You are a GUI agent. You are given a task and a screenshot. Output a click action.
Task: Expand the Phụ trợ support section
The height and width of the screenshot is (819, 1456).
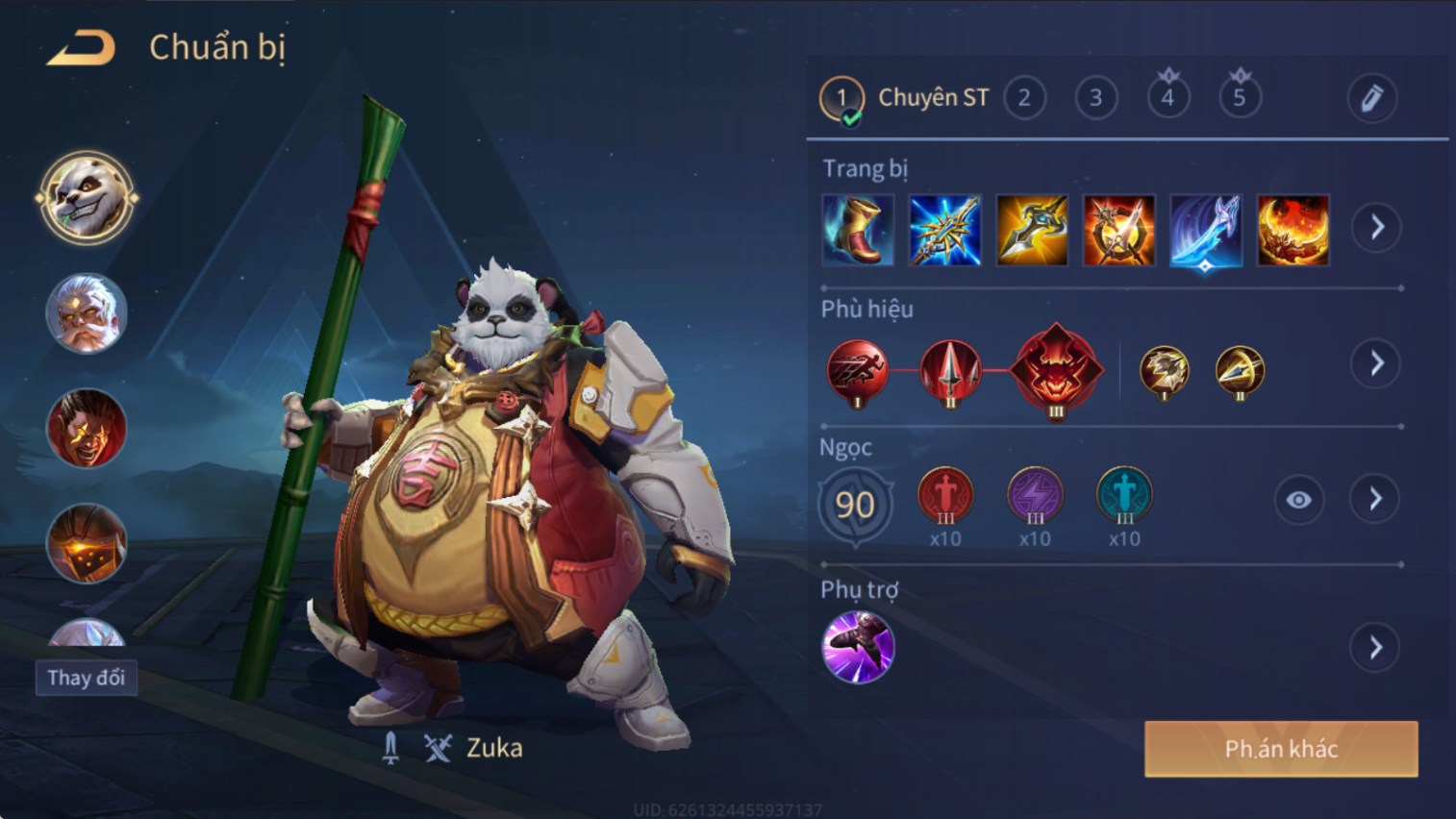tap(1375, 648)
